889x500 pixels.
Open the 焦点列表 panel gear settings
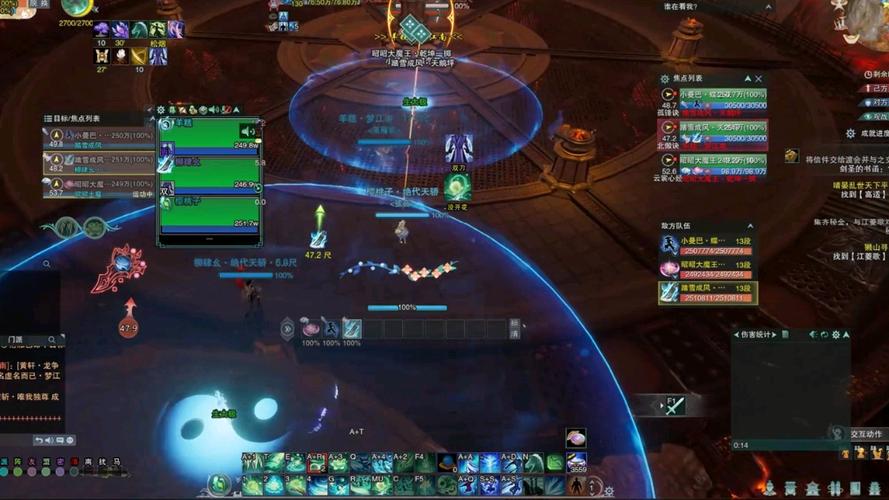[665, 78]
